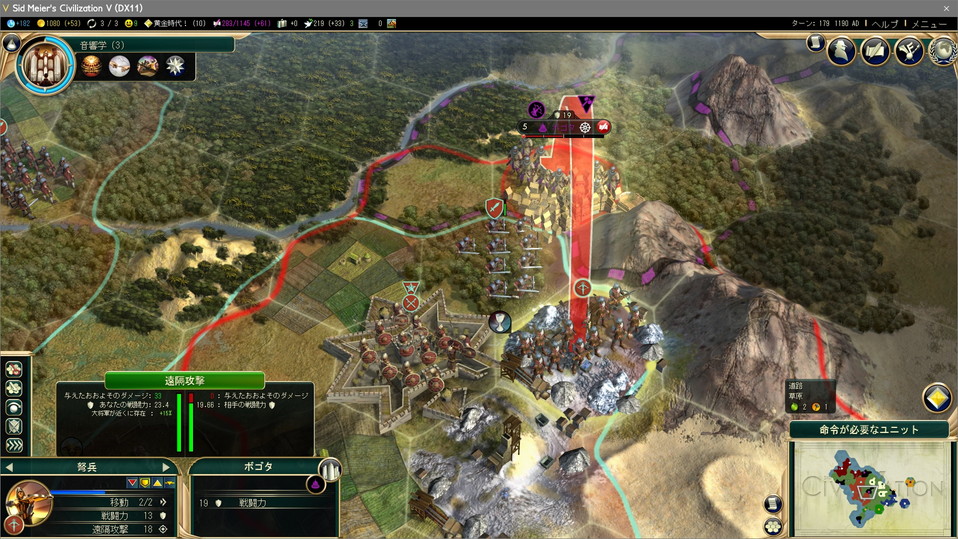Open the social policies book icon

(x=875, y=50)
